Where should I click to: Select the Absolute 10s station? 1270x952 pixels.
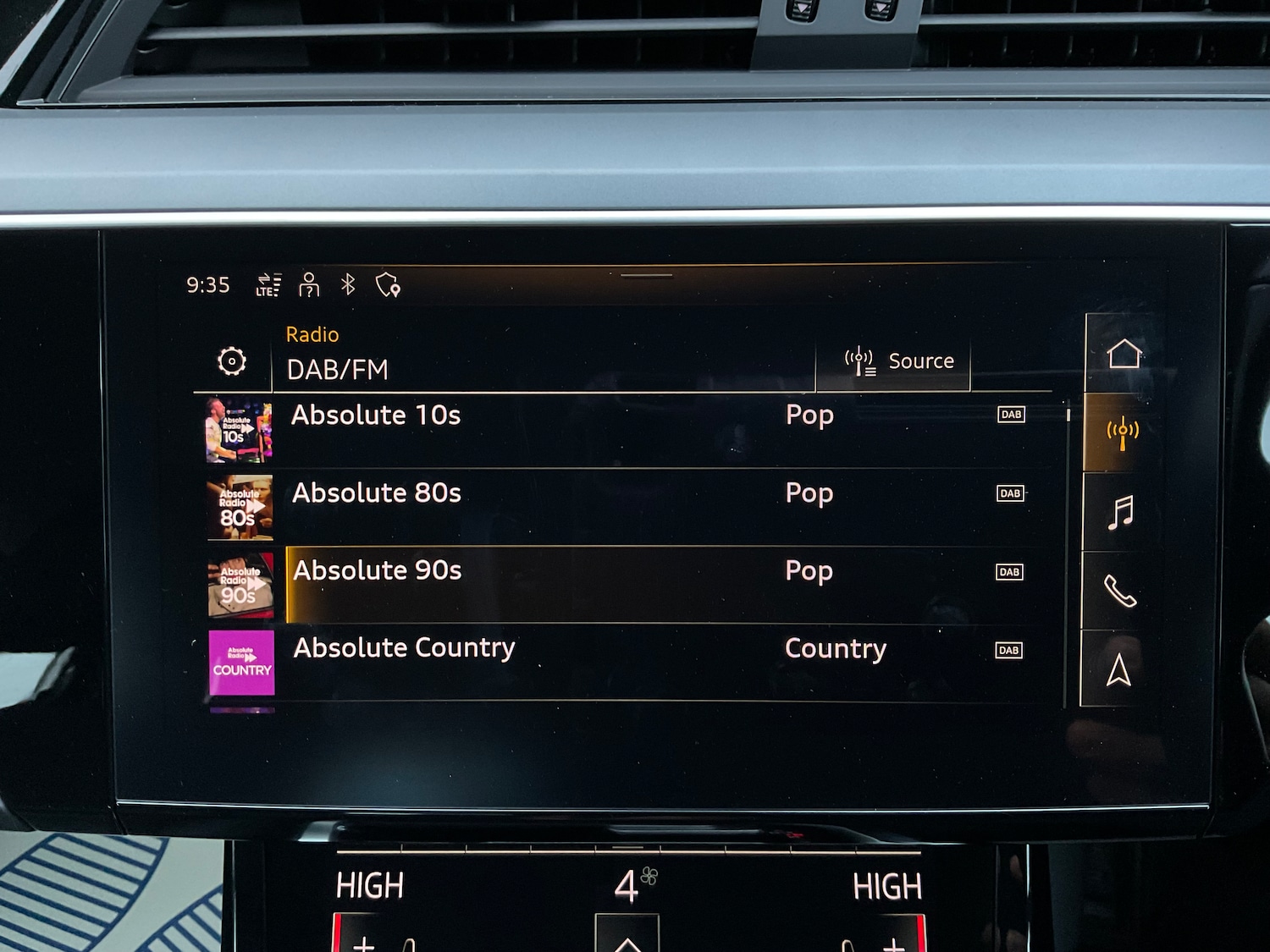tap(376, 415)
